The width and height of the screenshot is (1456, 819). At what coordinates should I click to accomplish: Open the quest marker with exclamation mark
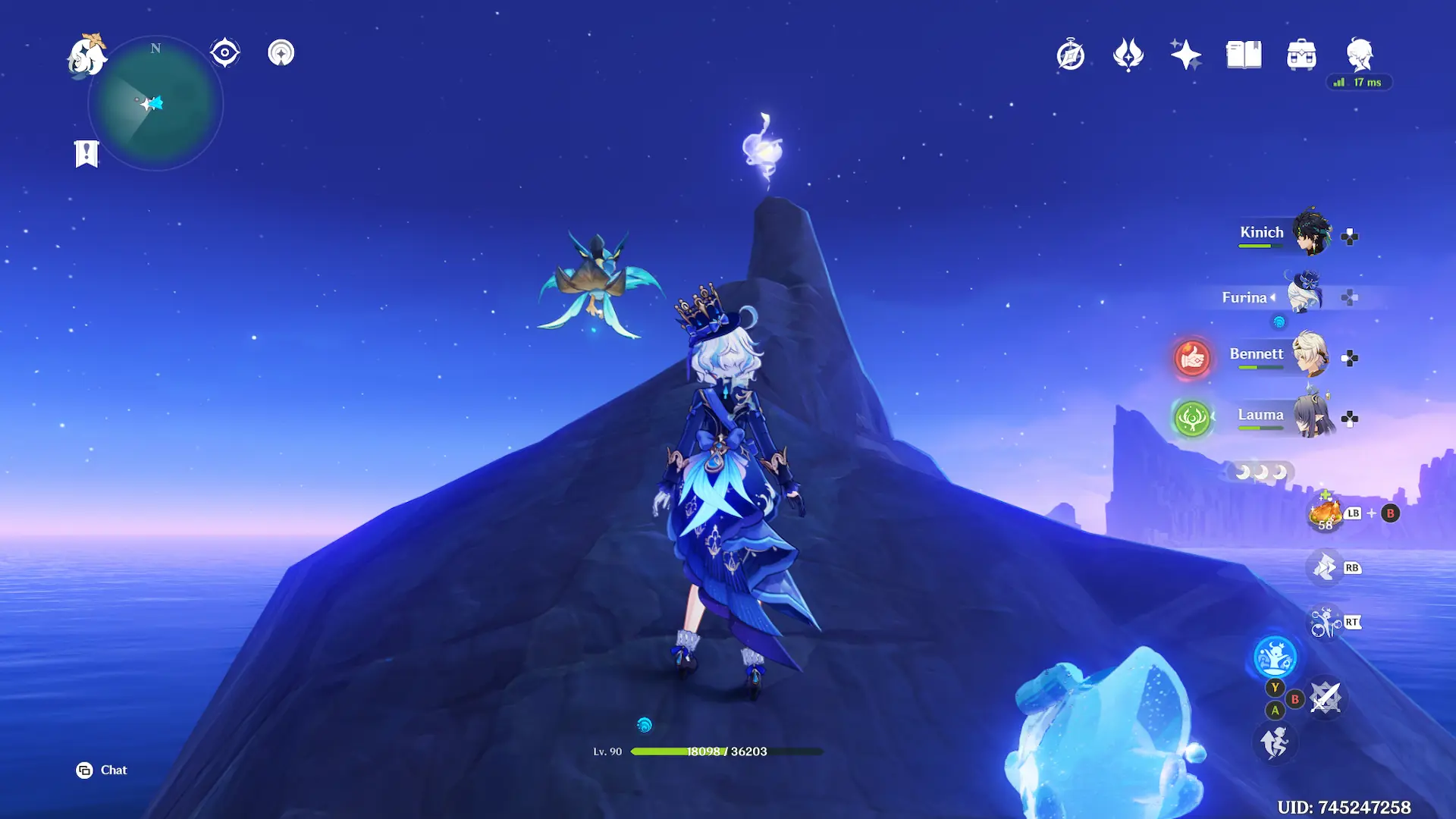tap(86, 154)
